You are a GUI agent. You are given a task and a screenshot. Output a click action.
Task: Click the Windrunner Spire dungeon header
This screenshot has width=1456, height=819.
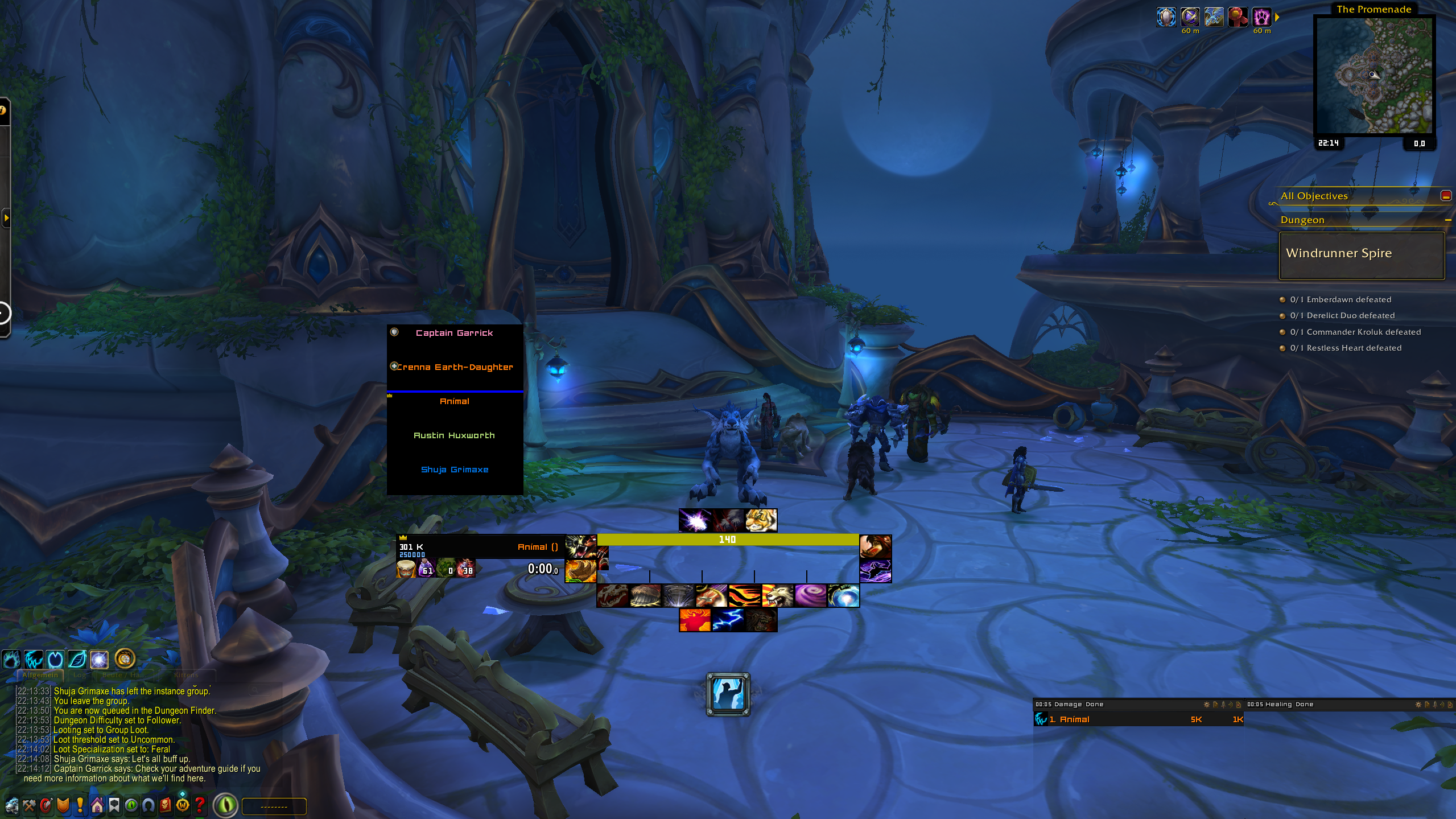(x=1361, y=254)
